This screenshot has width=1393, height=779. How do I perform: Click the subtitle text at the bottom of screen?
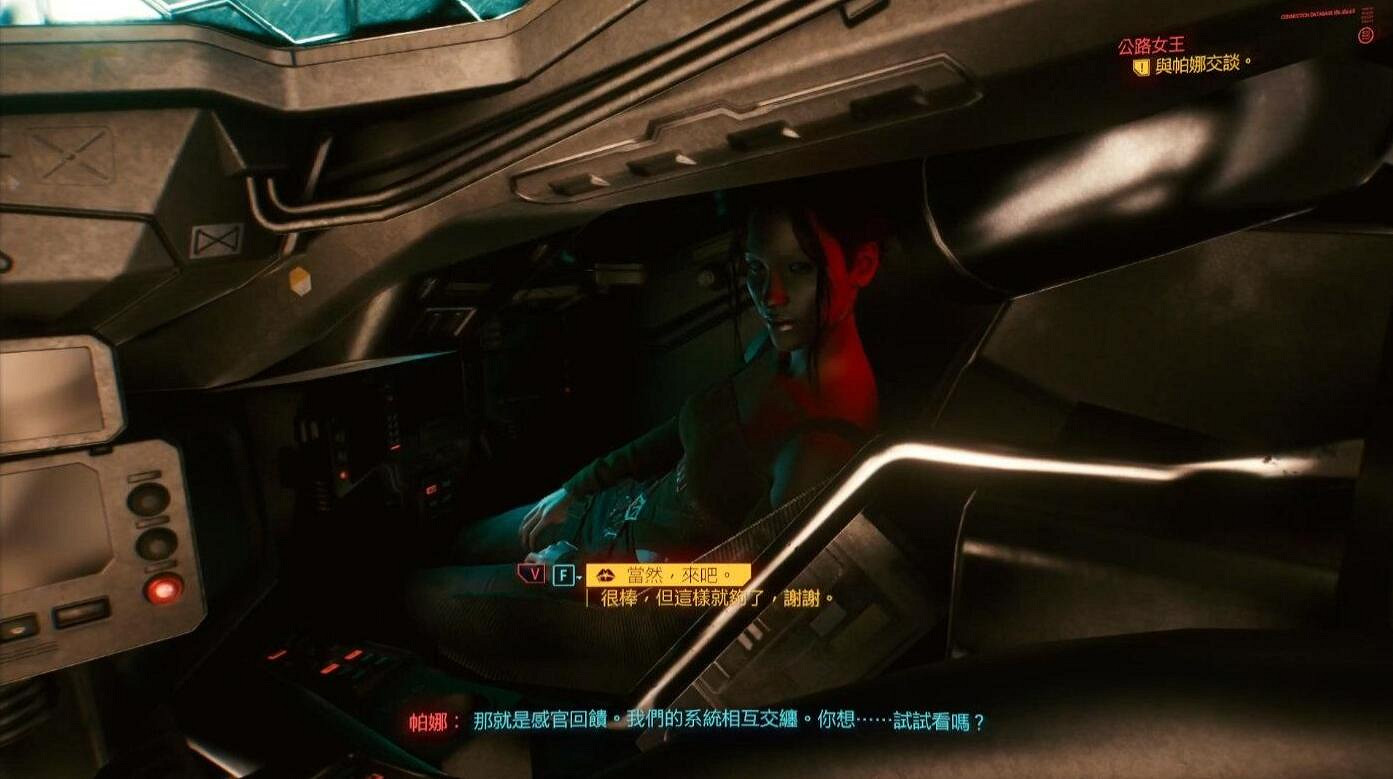(700, 721)
